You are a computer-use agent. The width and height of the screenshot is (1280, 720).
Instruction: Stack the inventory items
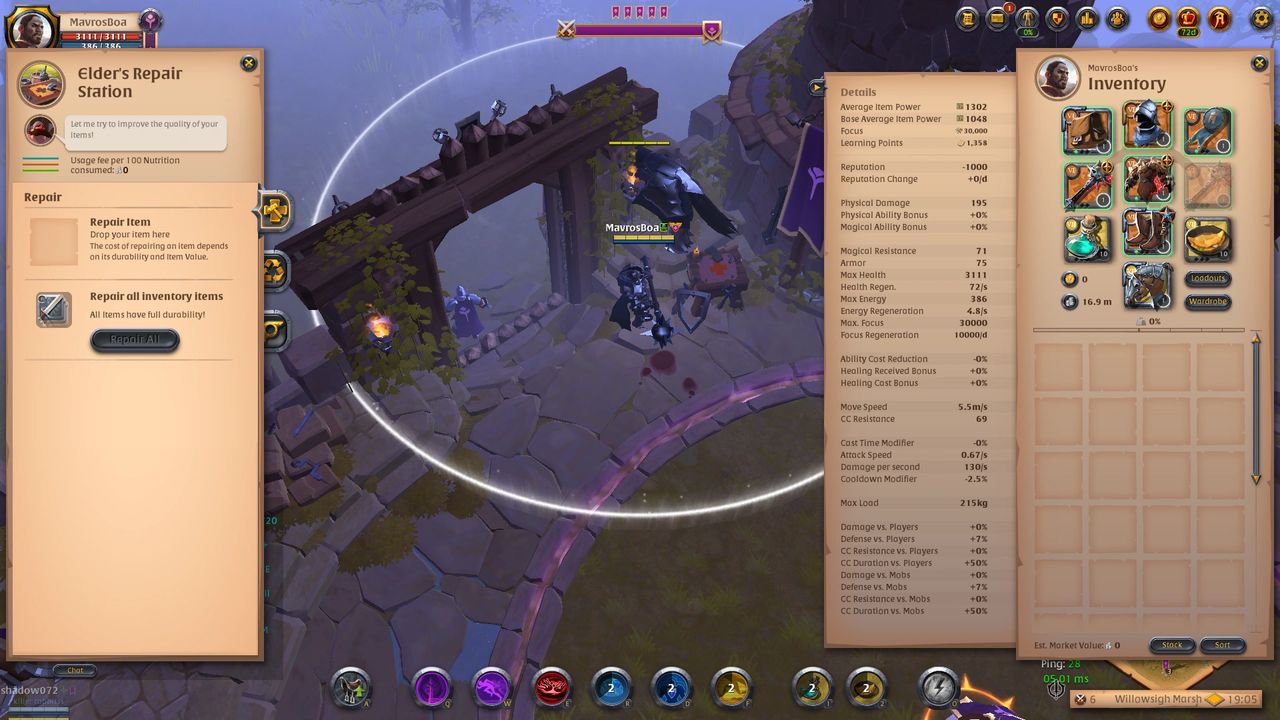[1172, 645]
